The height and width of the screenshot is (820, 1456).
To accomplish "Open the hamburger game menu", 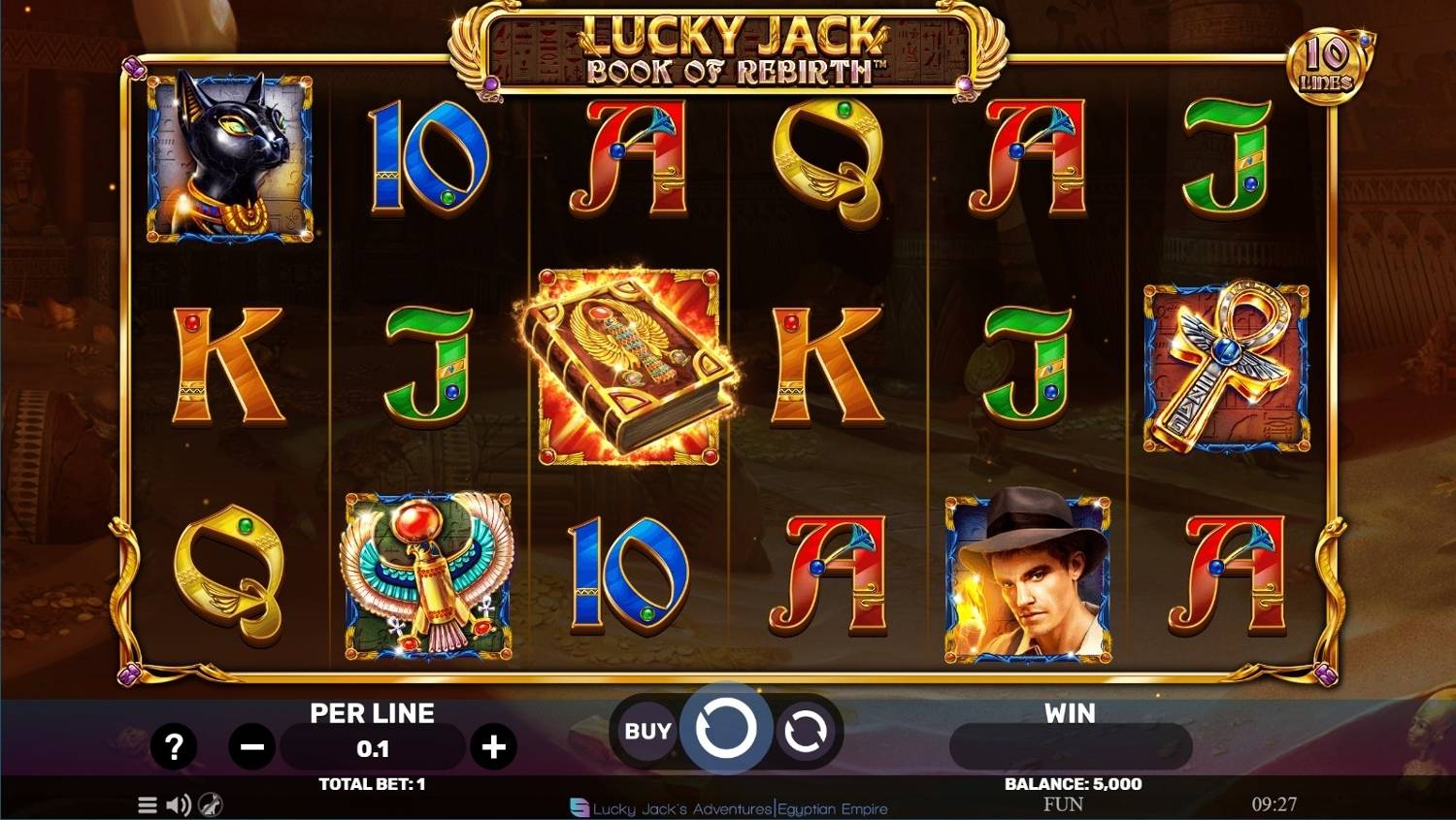I will [148, 804].
